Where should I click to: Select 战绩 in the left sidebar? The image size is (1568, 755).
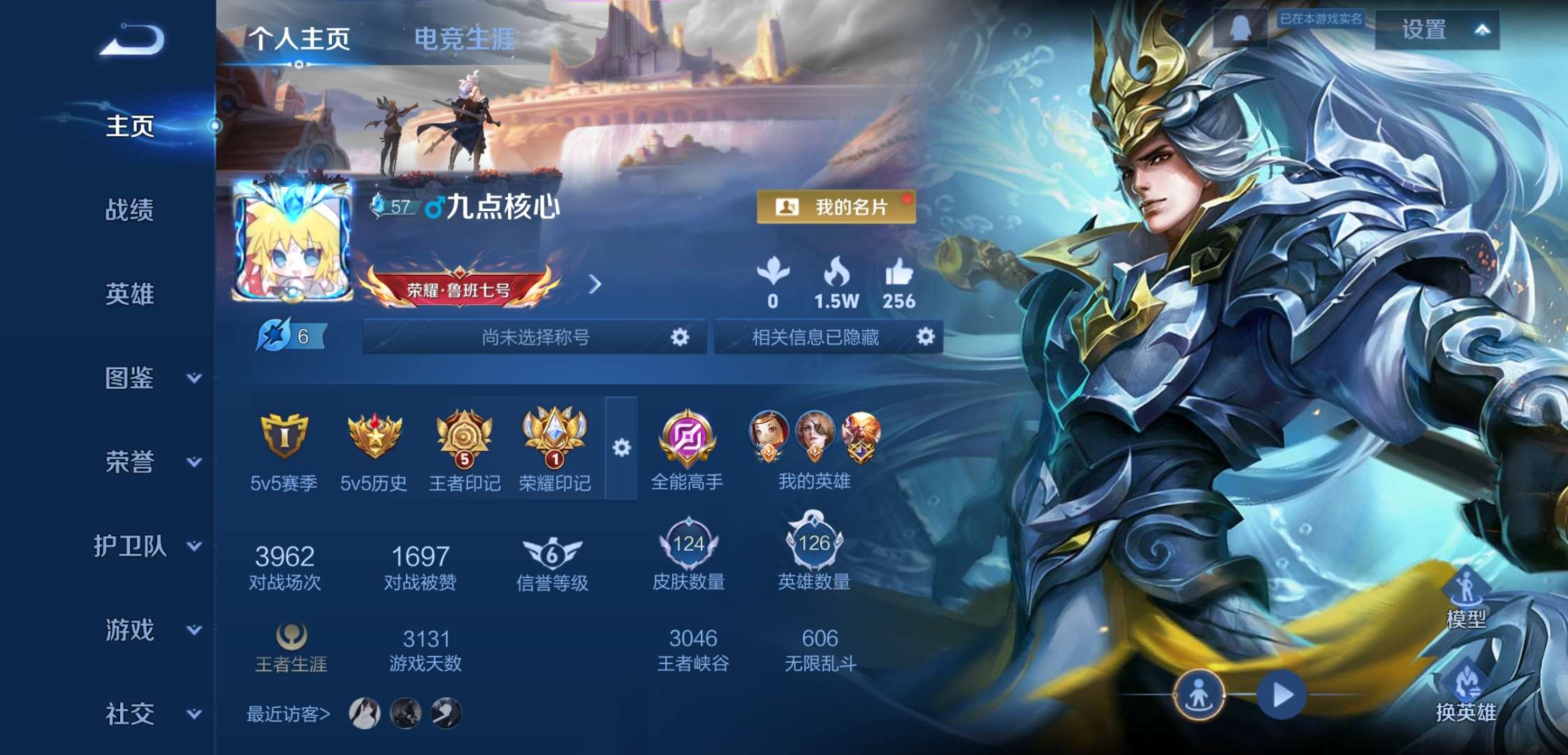[x=130, y=212]
